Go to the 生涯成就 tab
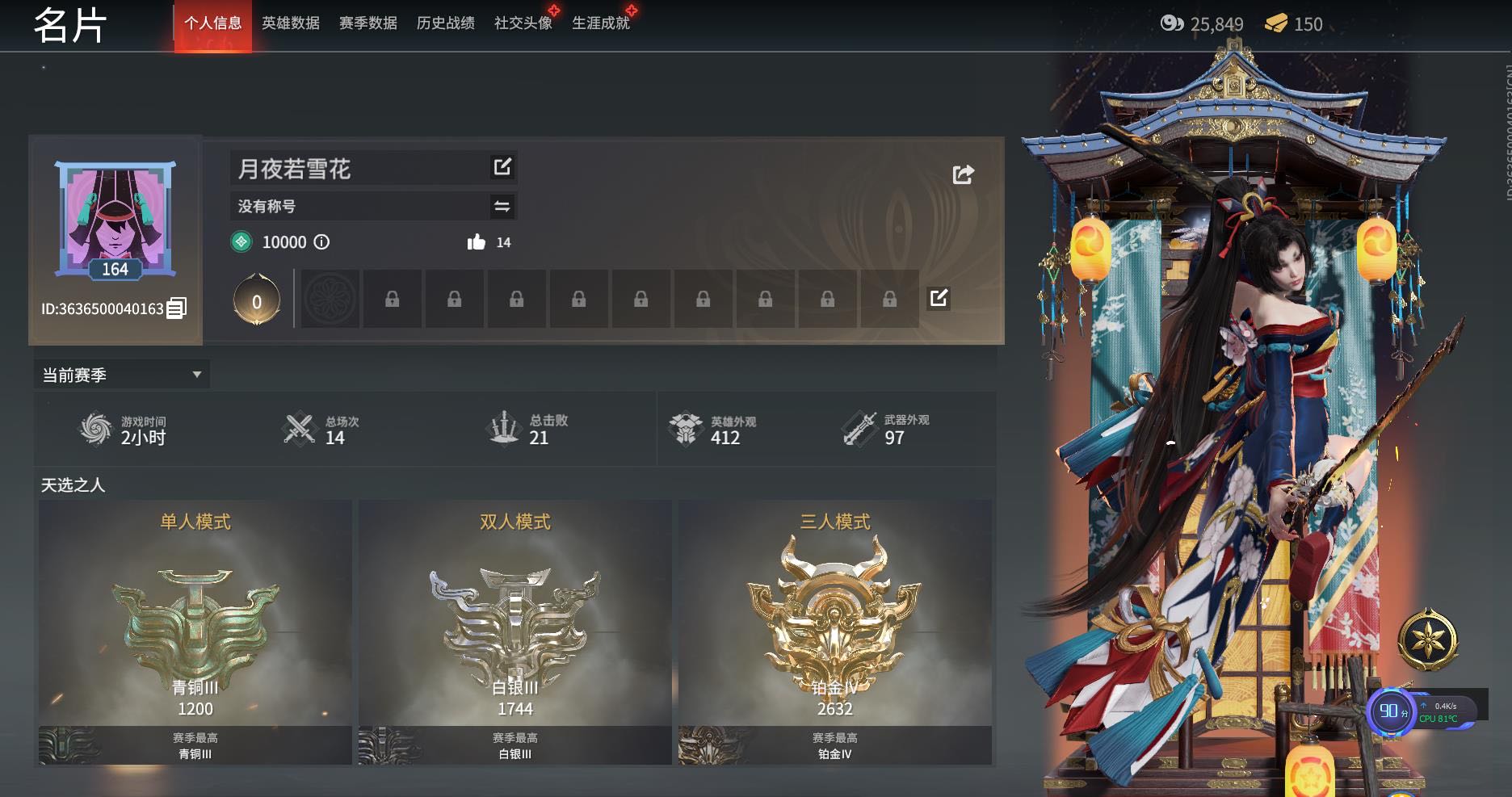Viewport: 1512px width, 797px height. coord(601,23)
